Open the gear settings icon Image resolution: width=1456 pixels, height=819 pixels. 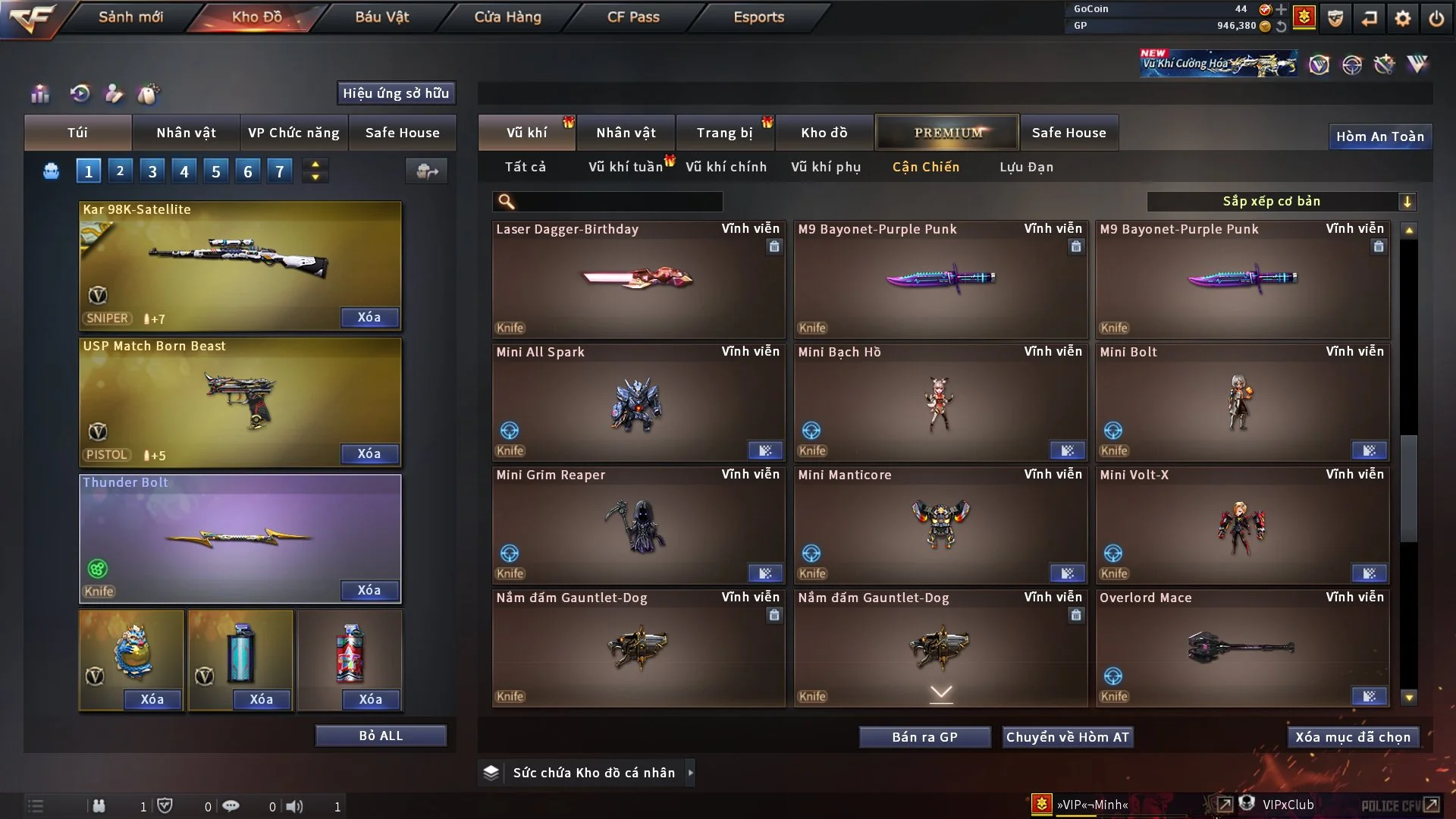[1402, 18]
